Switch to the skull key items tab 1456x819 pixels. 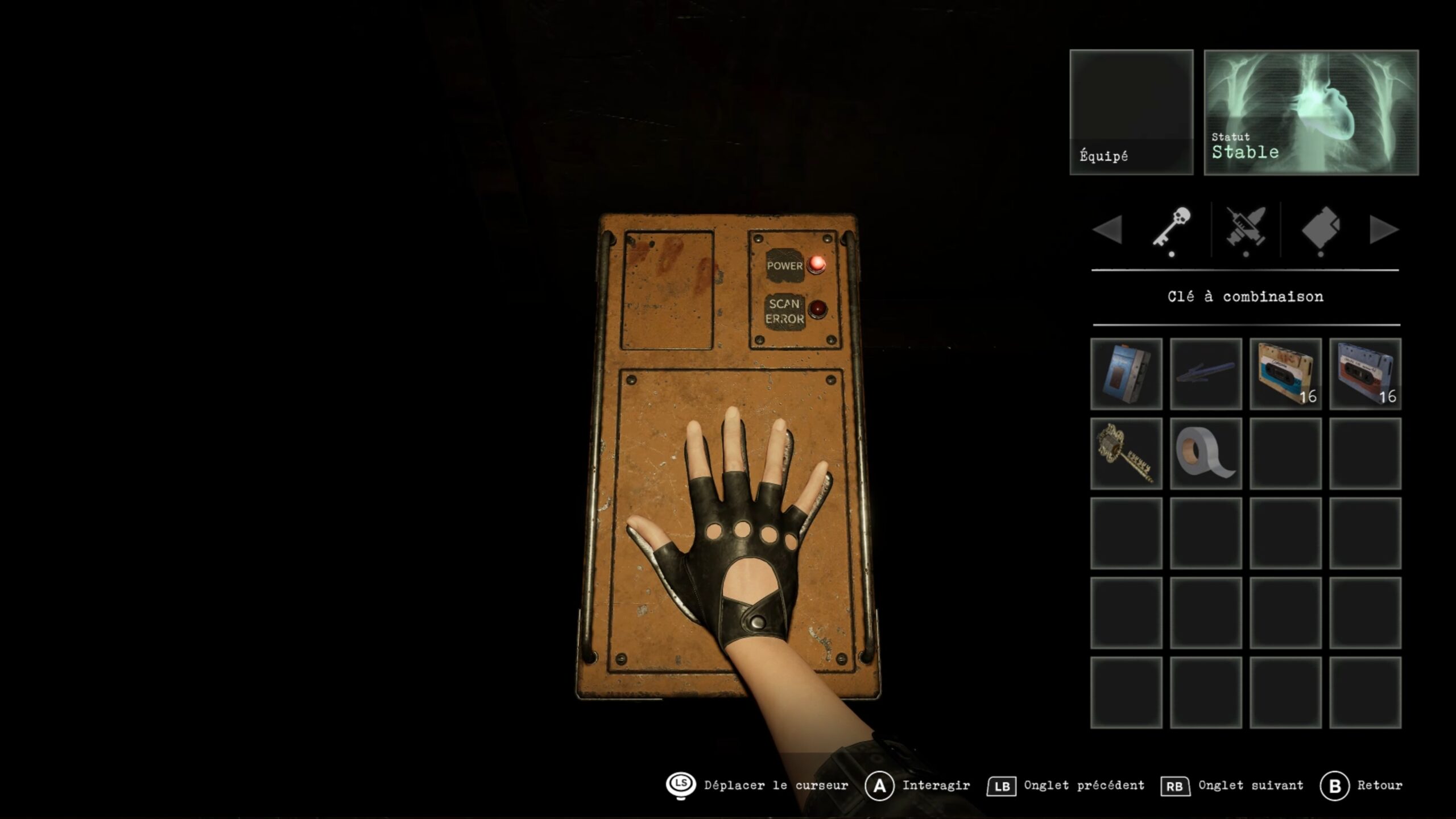[1172, 229]
